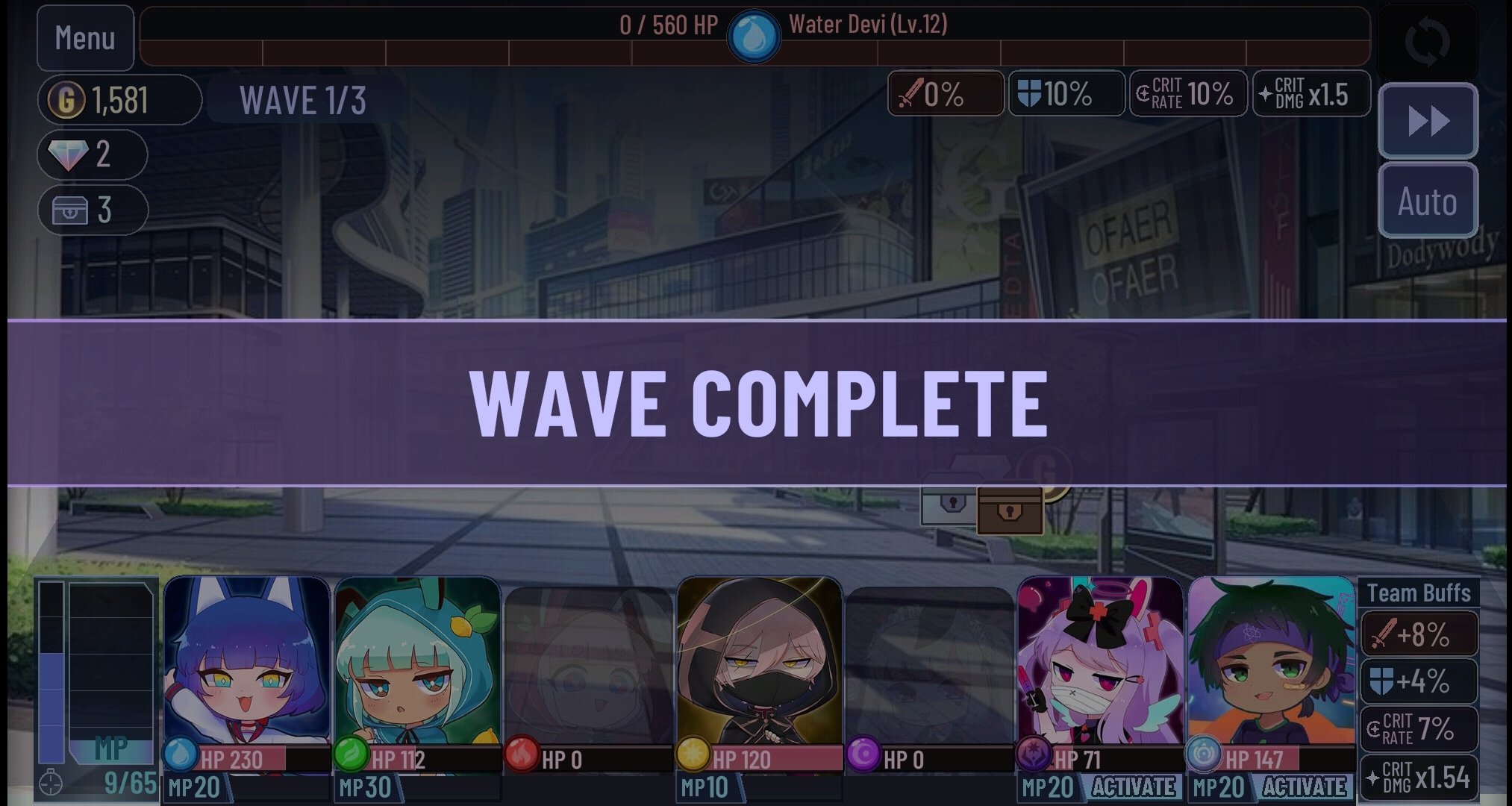Image resolution: width=1512 pixels, height=806 pixels.
Task: Enable Auto battle mode
Action: coord(1428,201)
